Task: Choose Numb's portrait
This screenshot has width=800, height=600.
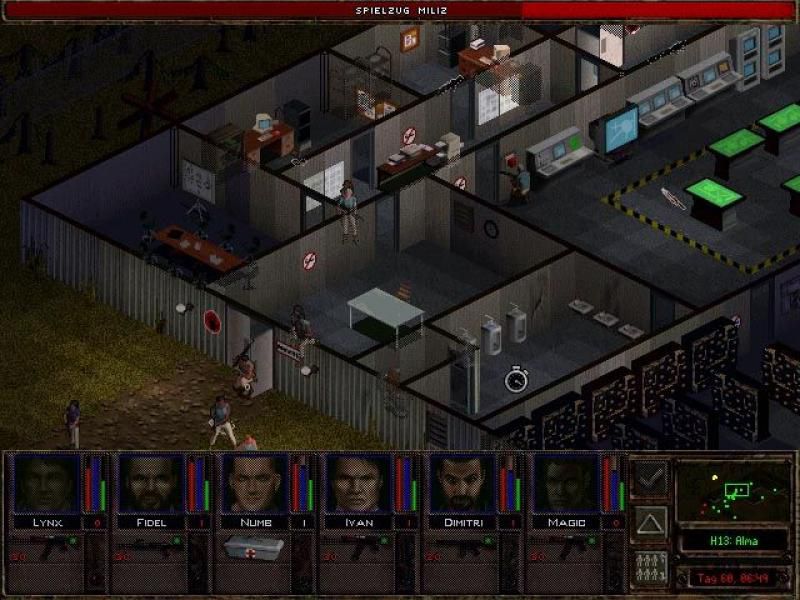Action: point(254,484)
